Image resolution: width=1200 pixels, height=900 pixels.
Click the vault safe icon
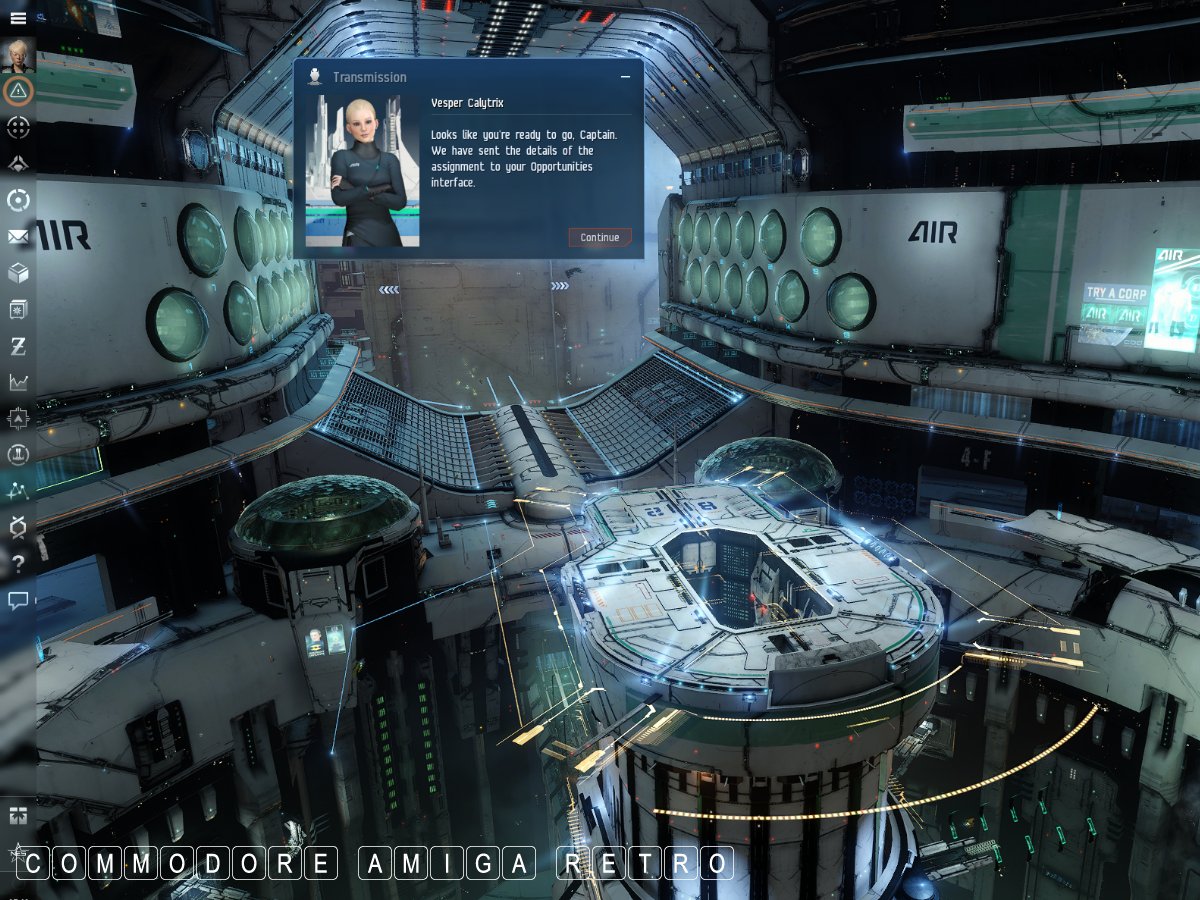click(x=18, y=310)
